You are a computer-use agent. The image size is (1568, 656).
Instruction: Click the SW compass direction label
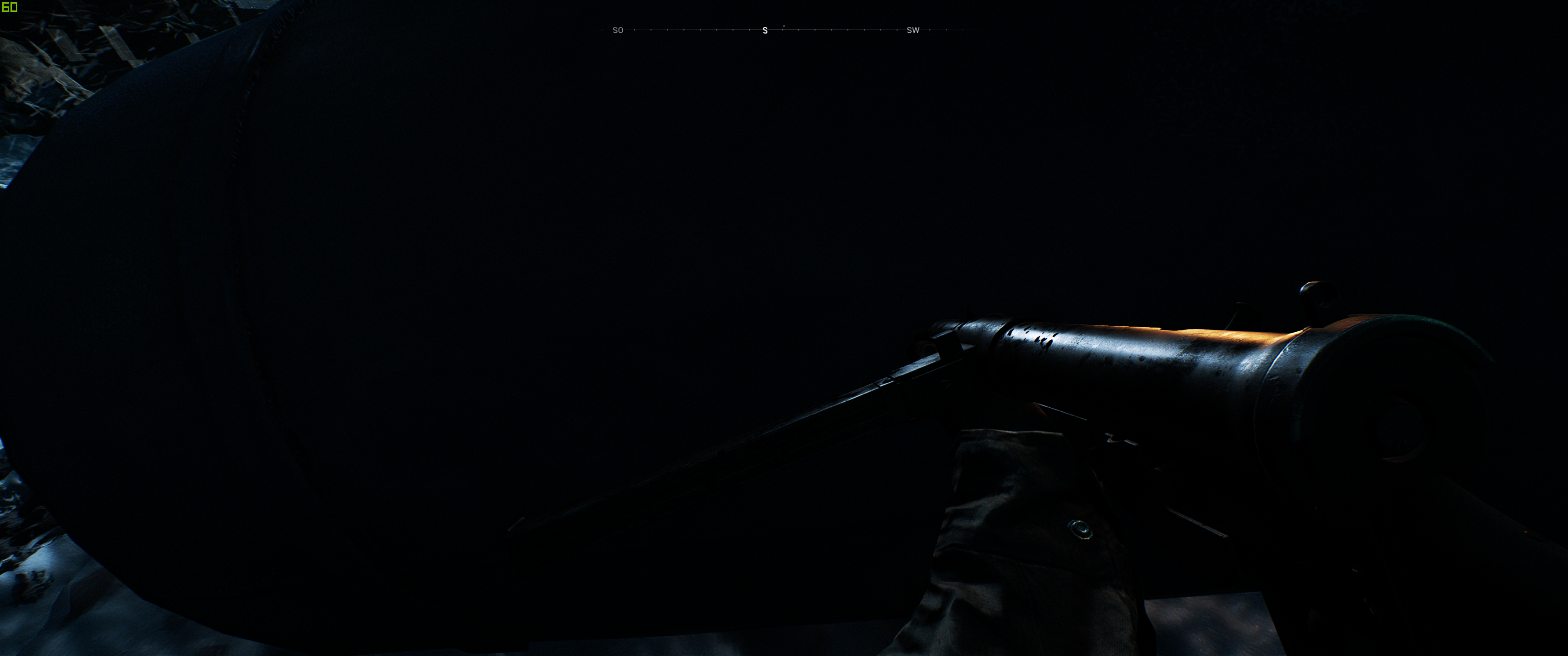click(x=913, y=30)
